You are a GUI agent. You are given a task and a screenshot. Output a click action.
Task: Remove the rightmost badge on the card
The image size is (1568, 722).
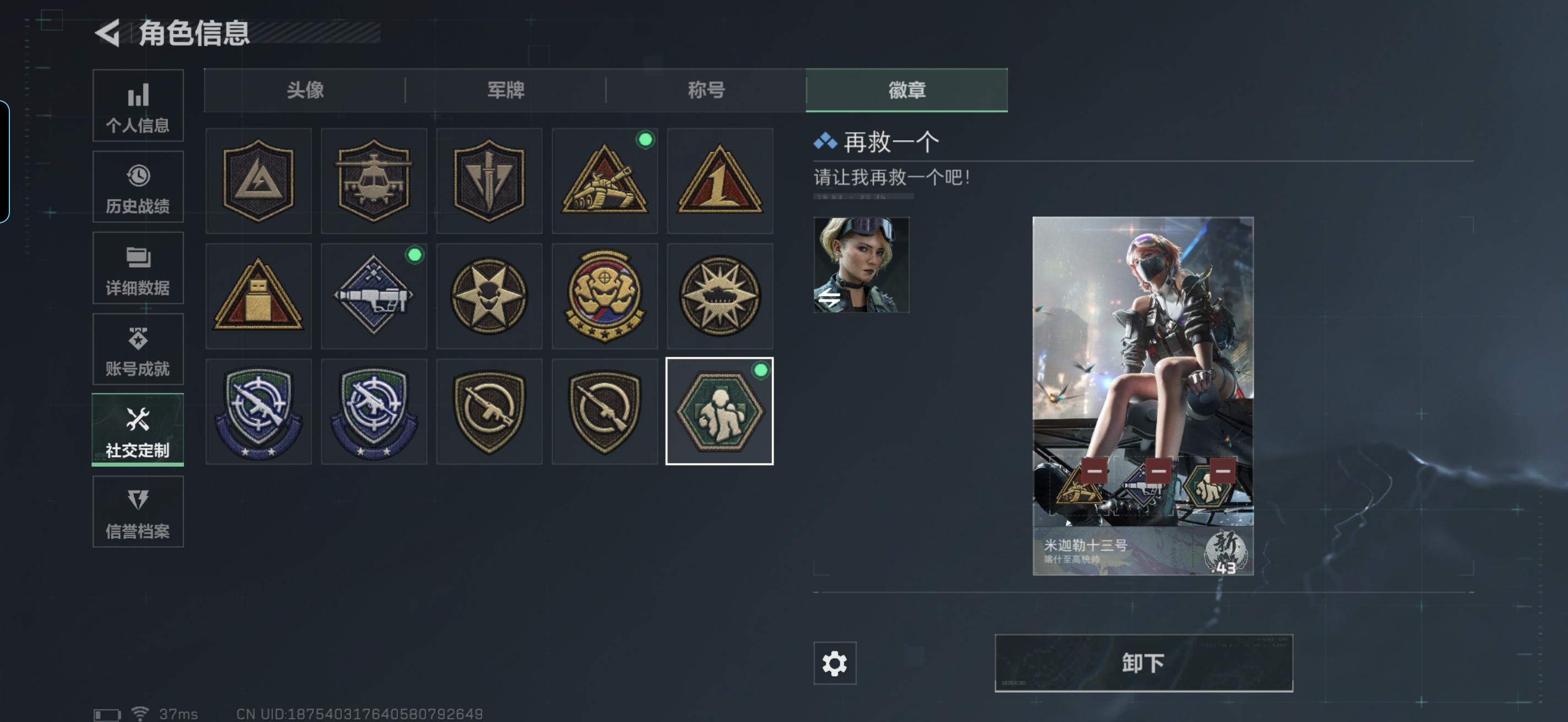tap(1223, 472)
